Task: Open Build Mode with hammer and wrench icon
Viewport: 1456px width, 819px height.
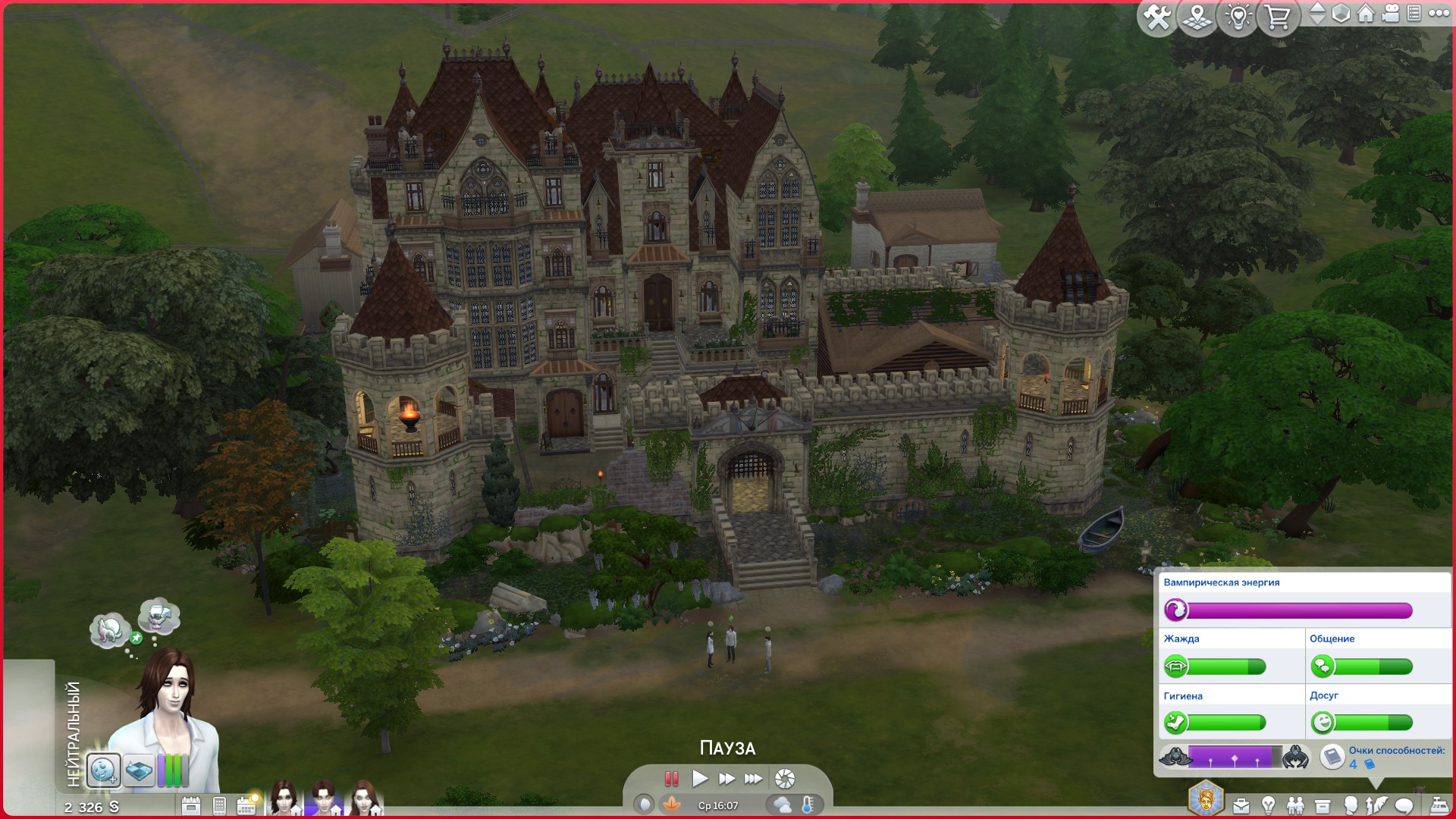Action: [1157, 17]
